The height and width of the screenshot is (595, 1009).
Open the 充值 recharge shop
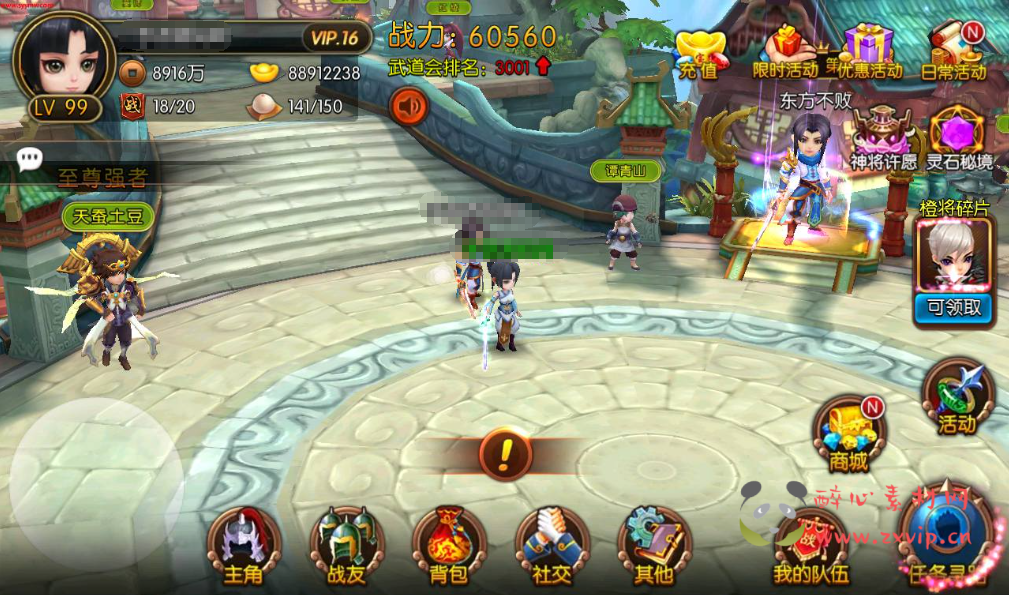pyautogui.click(x=699, y=52)
